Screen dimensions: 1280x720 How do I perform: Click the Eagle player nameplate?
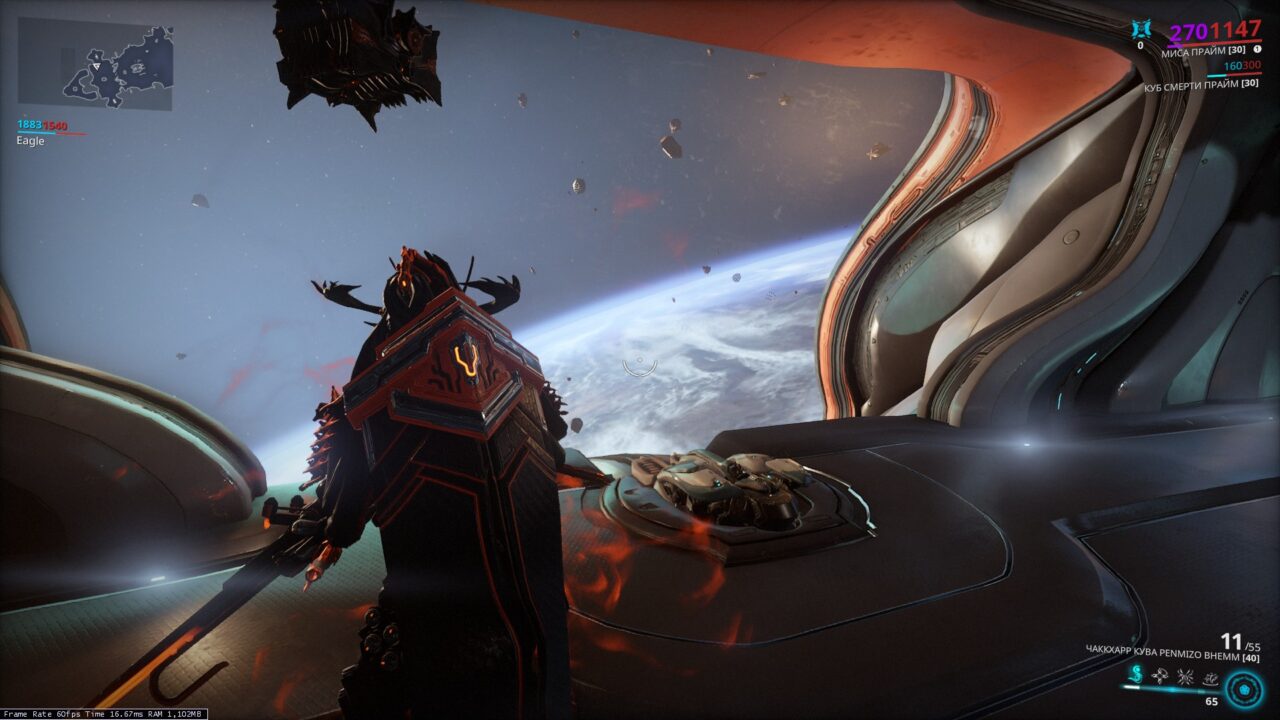(30, 140)
